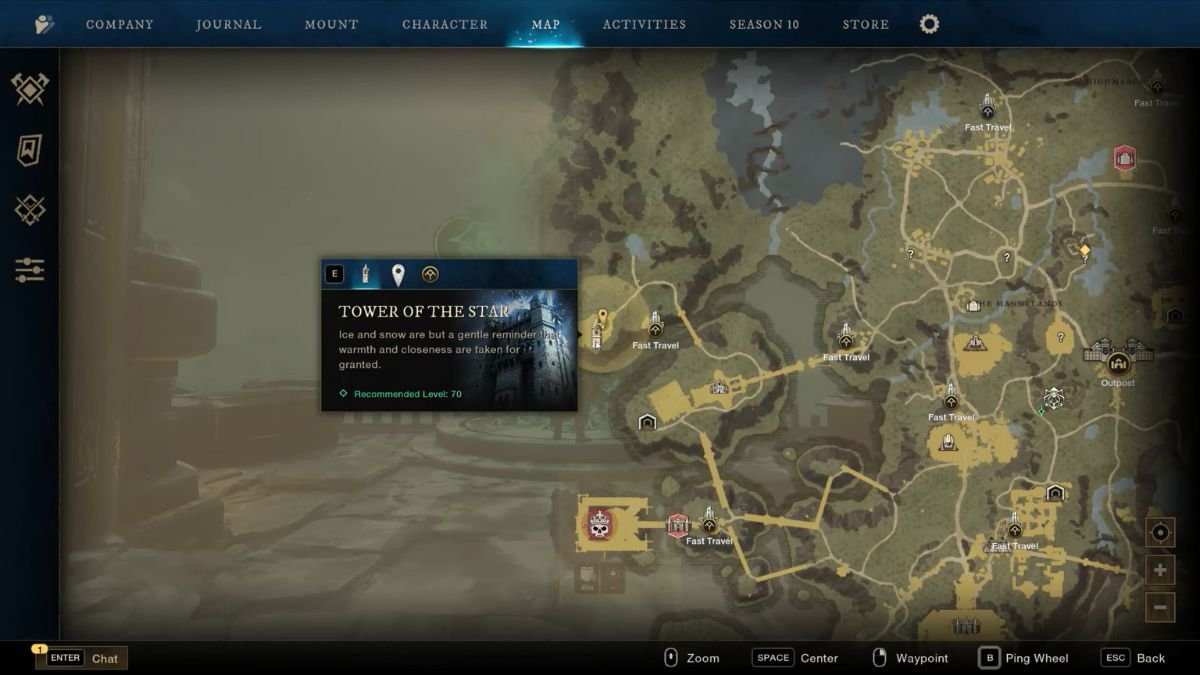Select the waypoint pin tab in tooltip

pyautogui.click(x=398, y=274)
